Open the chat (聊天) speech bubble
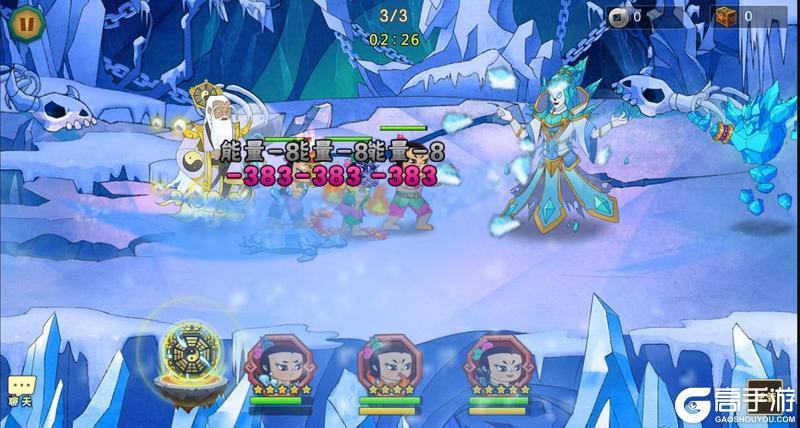Viewport: 800px width, 428px height. click(x=20, y=389)
